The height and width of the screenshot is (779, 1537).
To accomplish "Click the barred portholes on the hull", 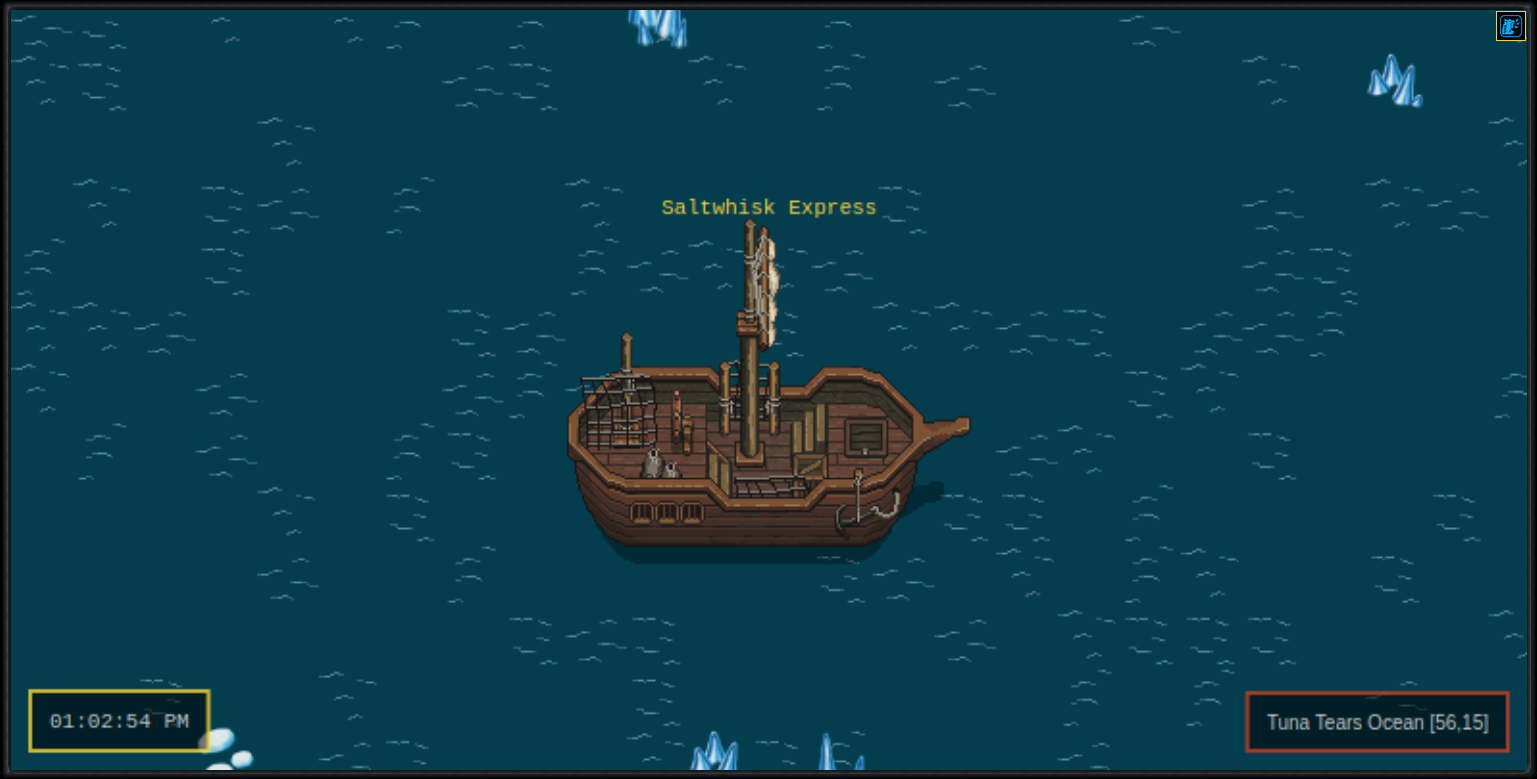I will pos(666,511).
